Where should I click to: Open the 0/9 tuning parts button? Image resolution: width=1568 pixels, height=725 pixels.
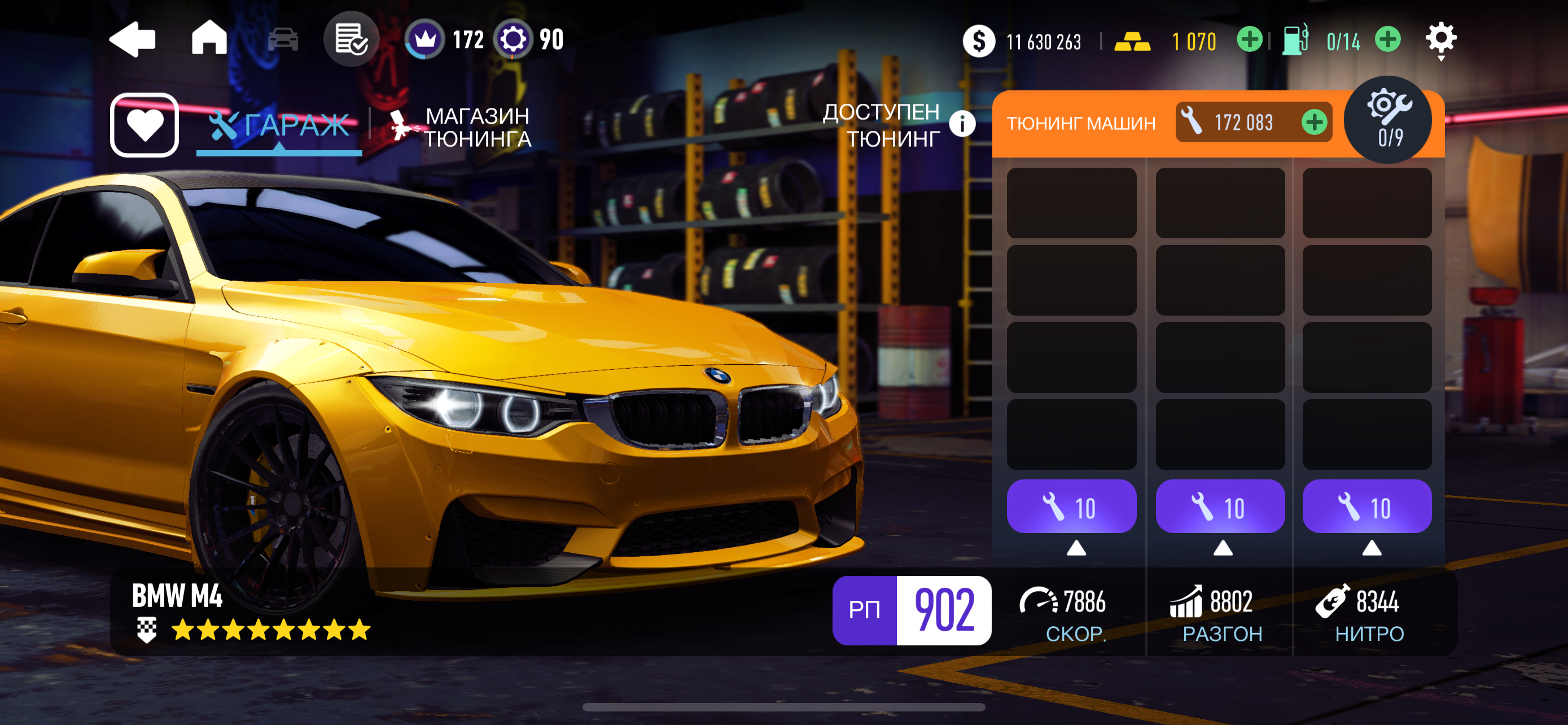click(x=1390, y=119)
